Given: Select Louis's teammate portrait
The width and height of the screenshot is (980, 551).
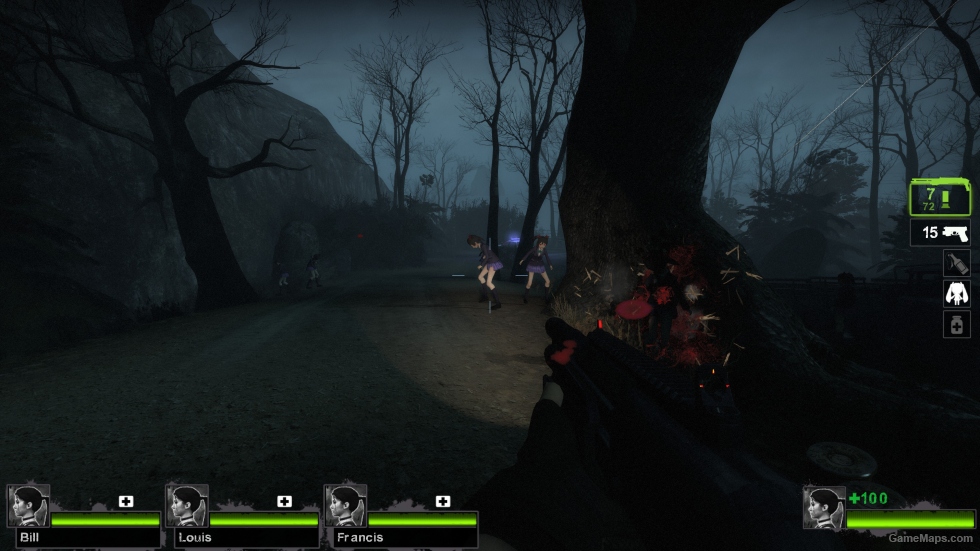Looking at the screenshot, I should coord(186,506).
